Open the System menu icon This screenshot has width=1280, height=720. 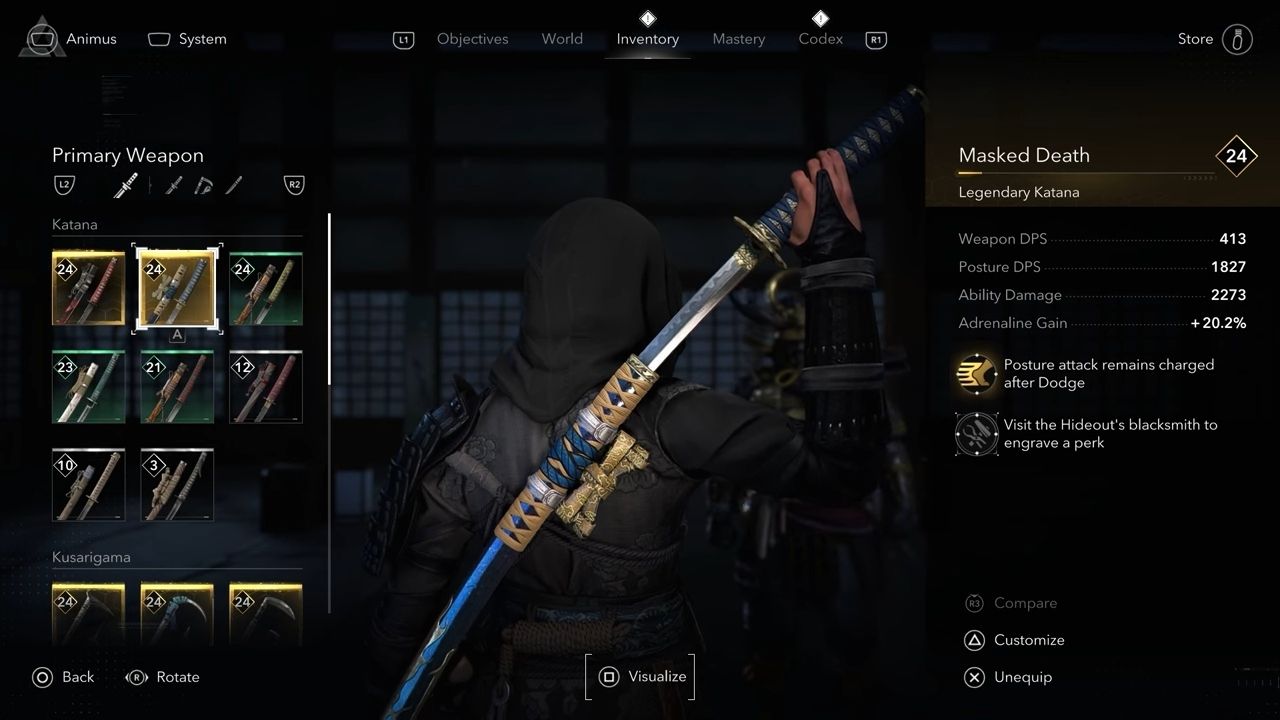(160, 38)
